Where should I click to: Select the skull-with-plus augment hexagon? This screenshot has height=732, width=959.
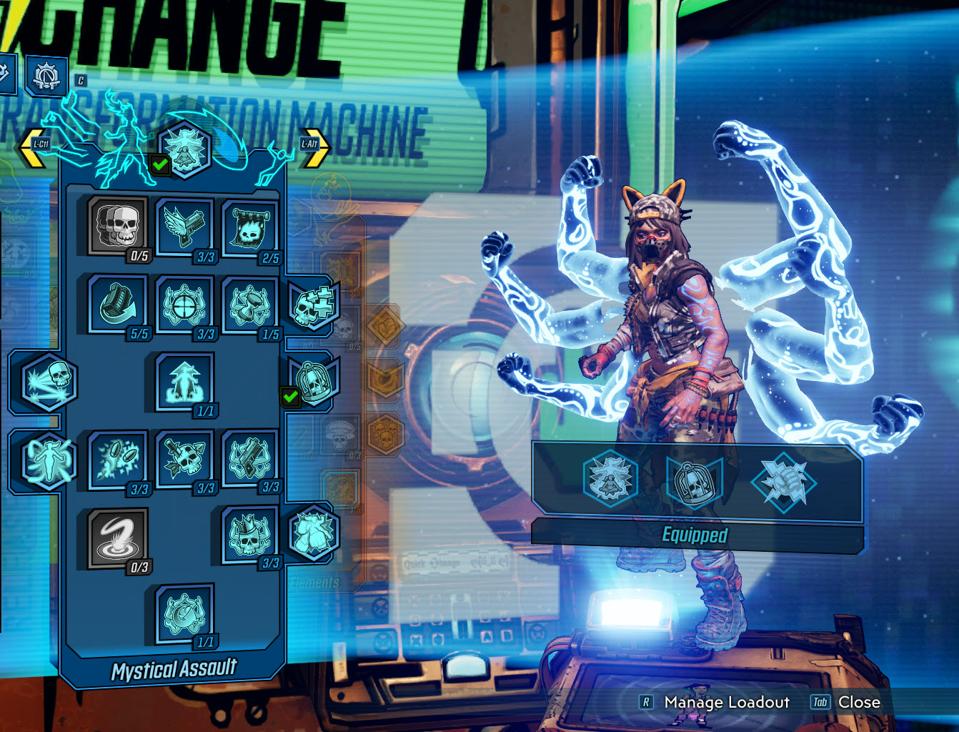[313, 304]
